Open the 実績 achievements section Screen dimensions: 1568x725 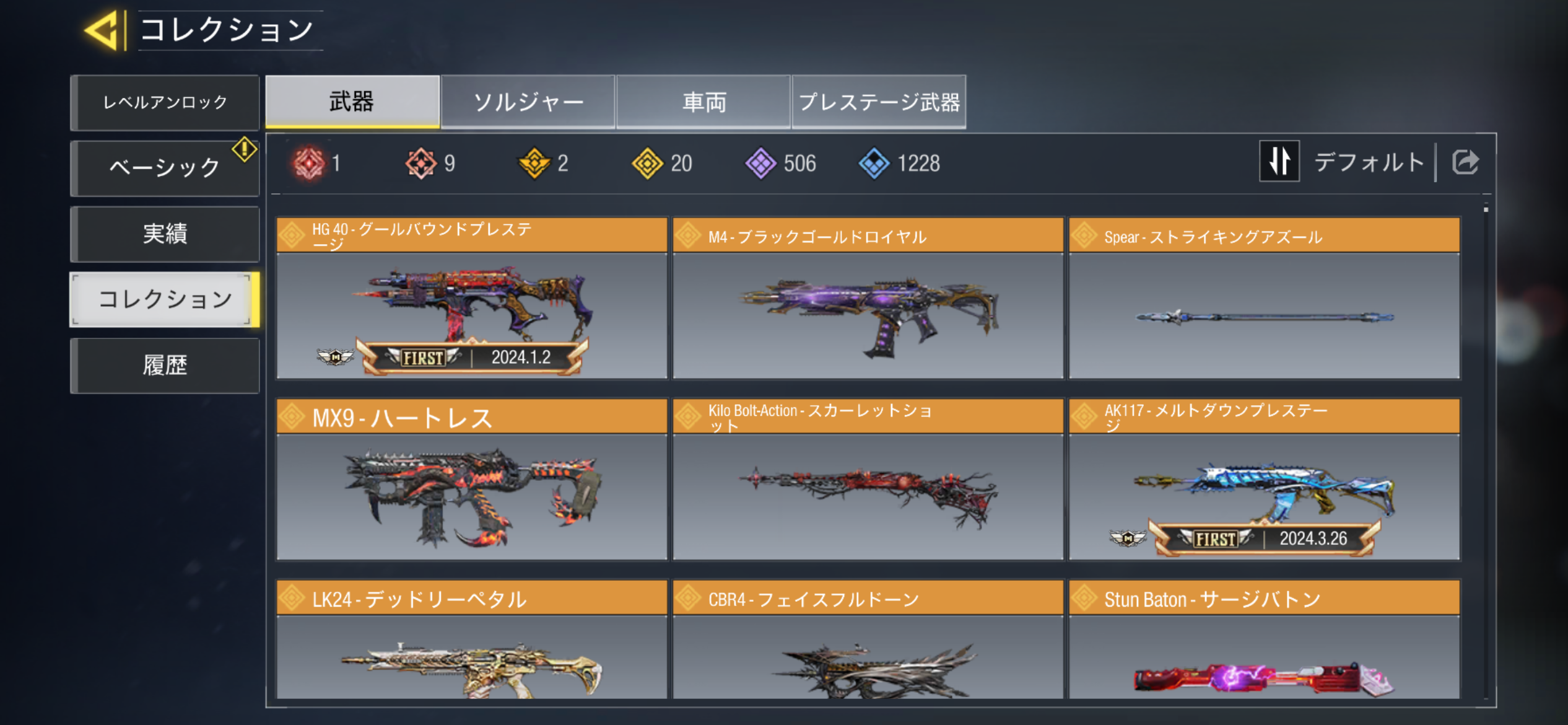[165, 234]
